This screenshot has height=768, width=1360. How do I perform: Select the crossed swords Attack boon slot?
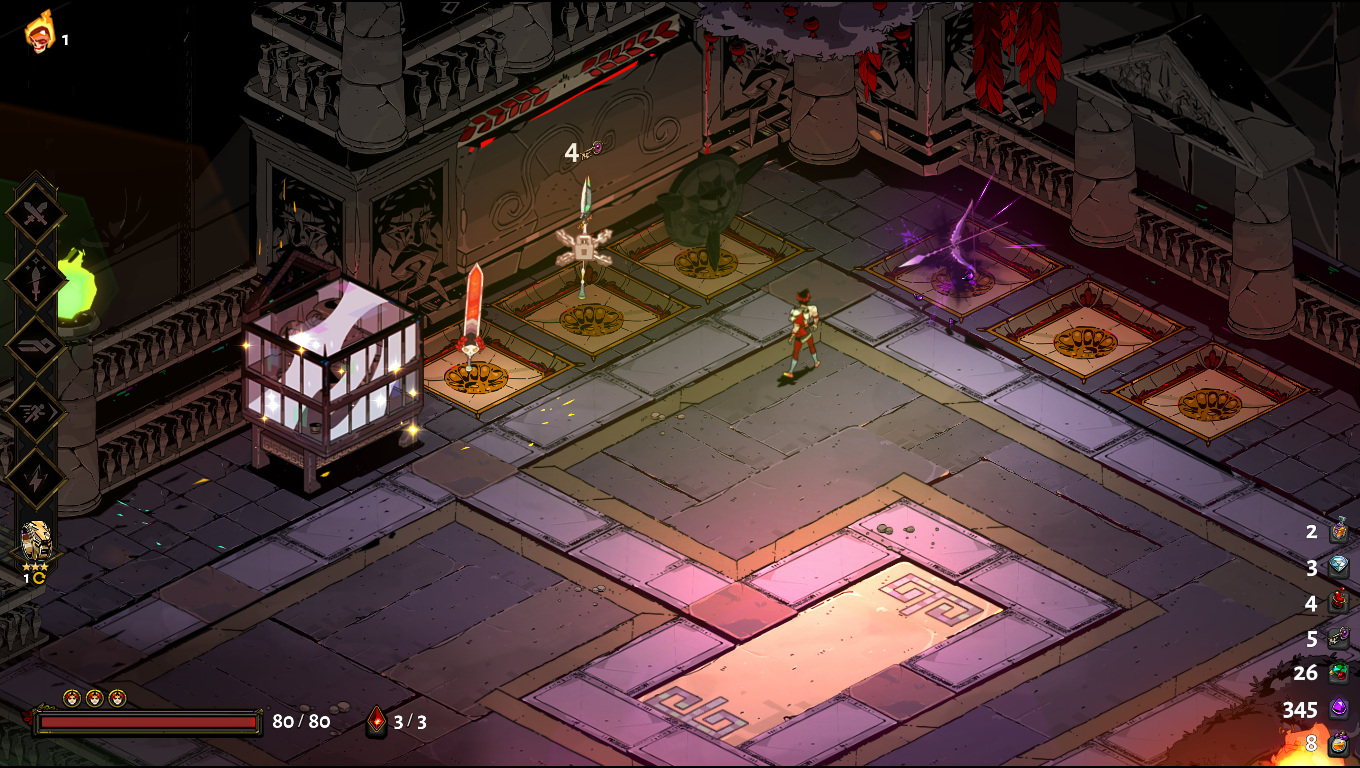pyautogui.click(x=36, y=213)
